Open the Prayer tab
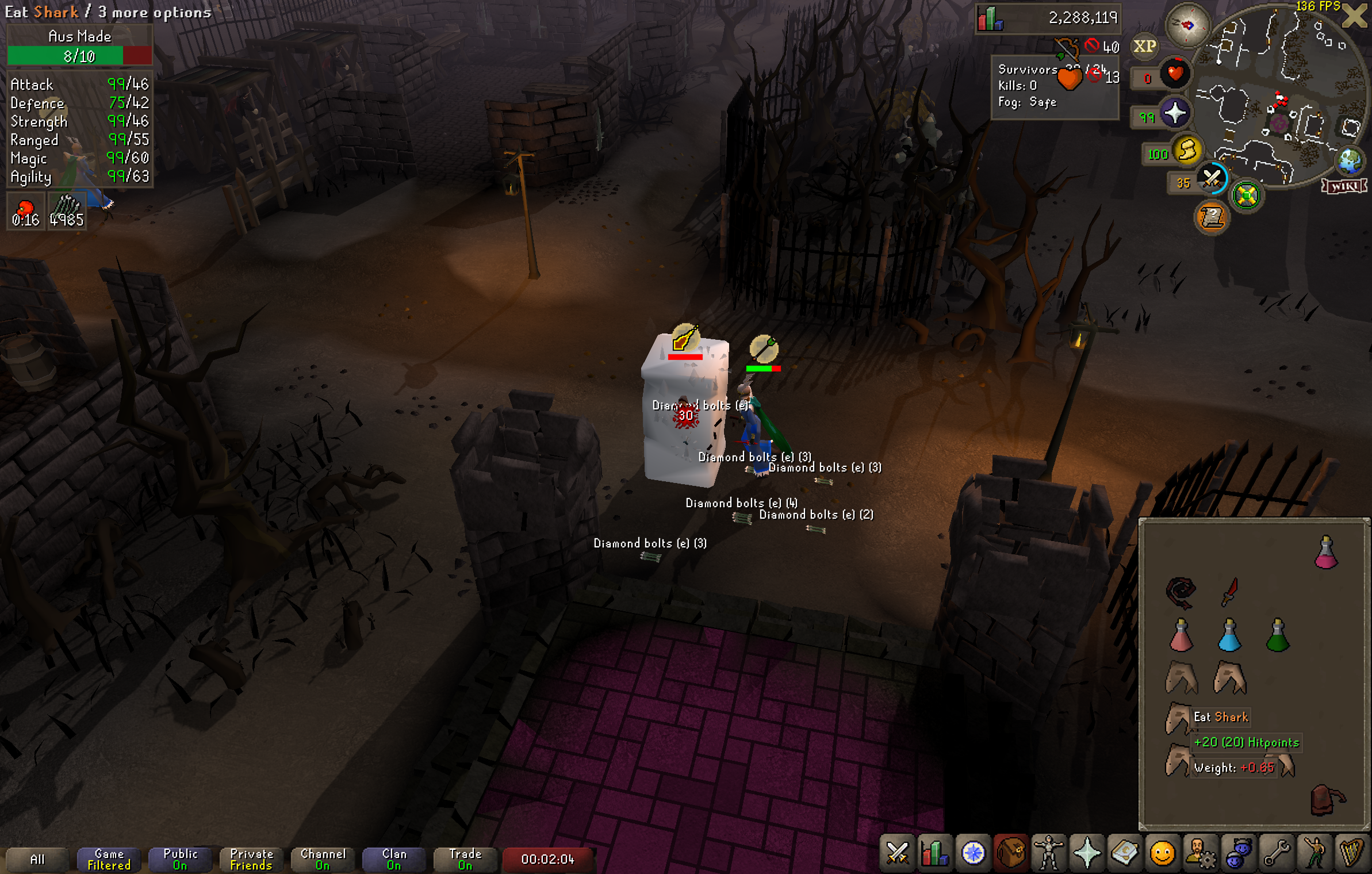This screenshot has height=874, width=1372. (x=1086, y=853)
